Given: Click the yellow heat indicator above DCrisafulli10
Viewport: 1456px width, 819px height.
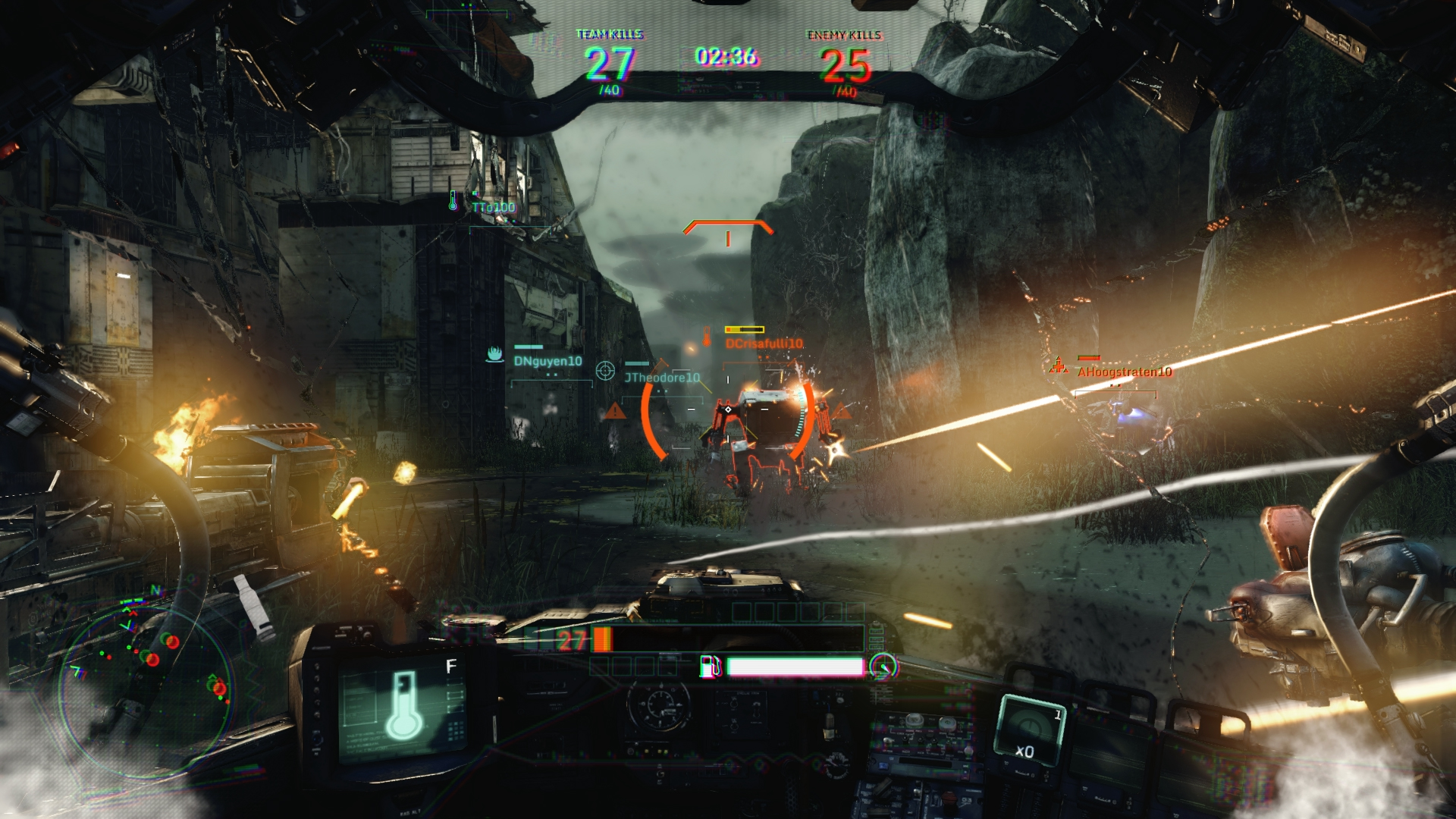Looking at the screenshot, I should (746, 329).
